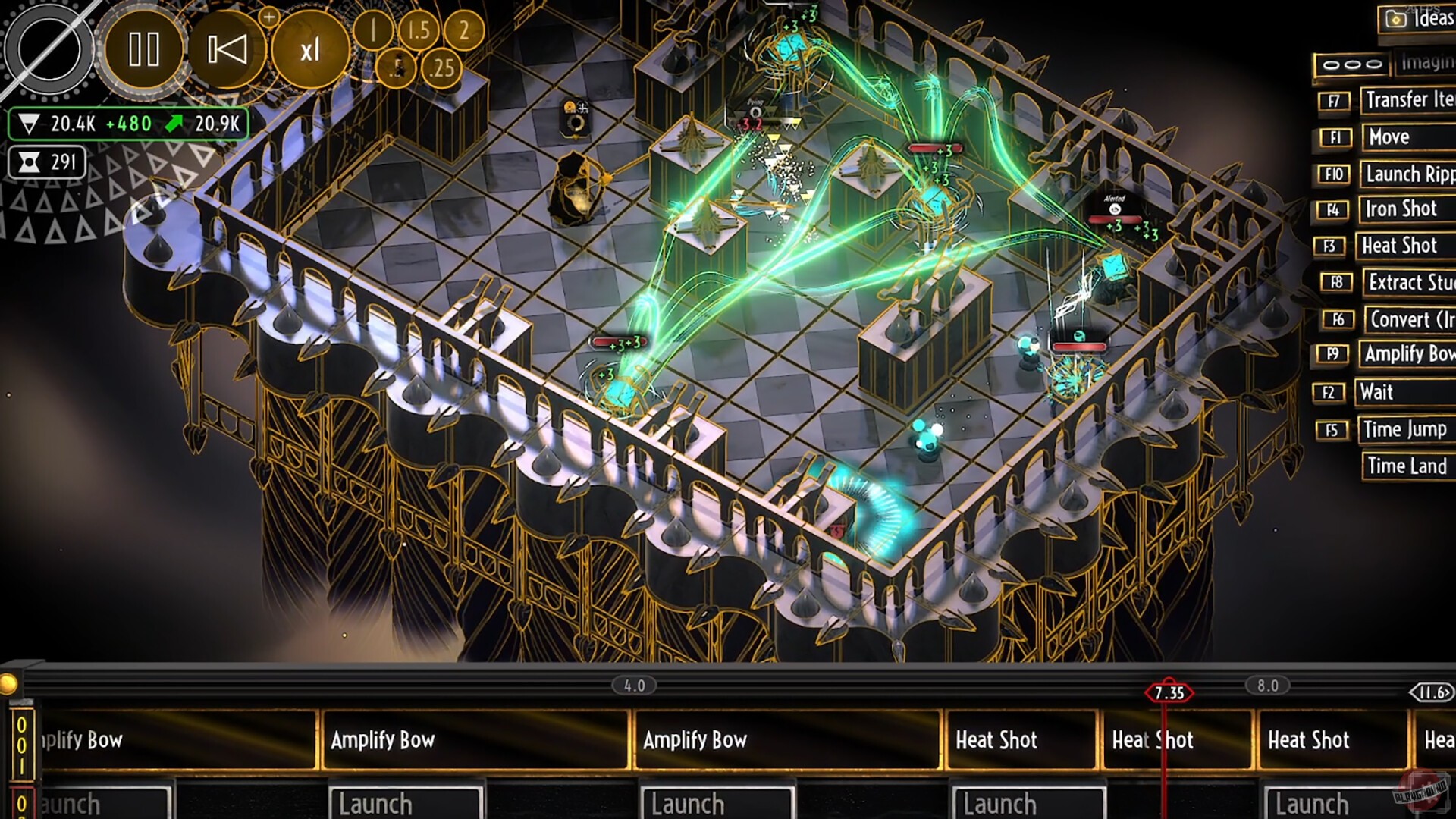1456x819 pixels.
Task: Toggle the three-circle switch above the Imagine tab
Action: tap(1353, 64)
